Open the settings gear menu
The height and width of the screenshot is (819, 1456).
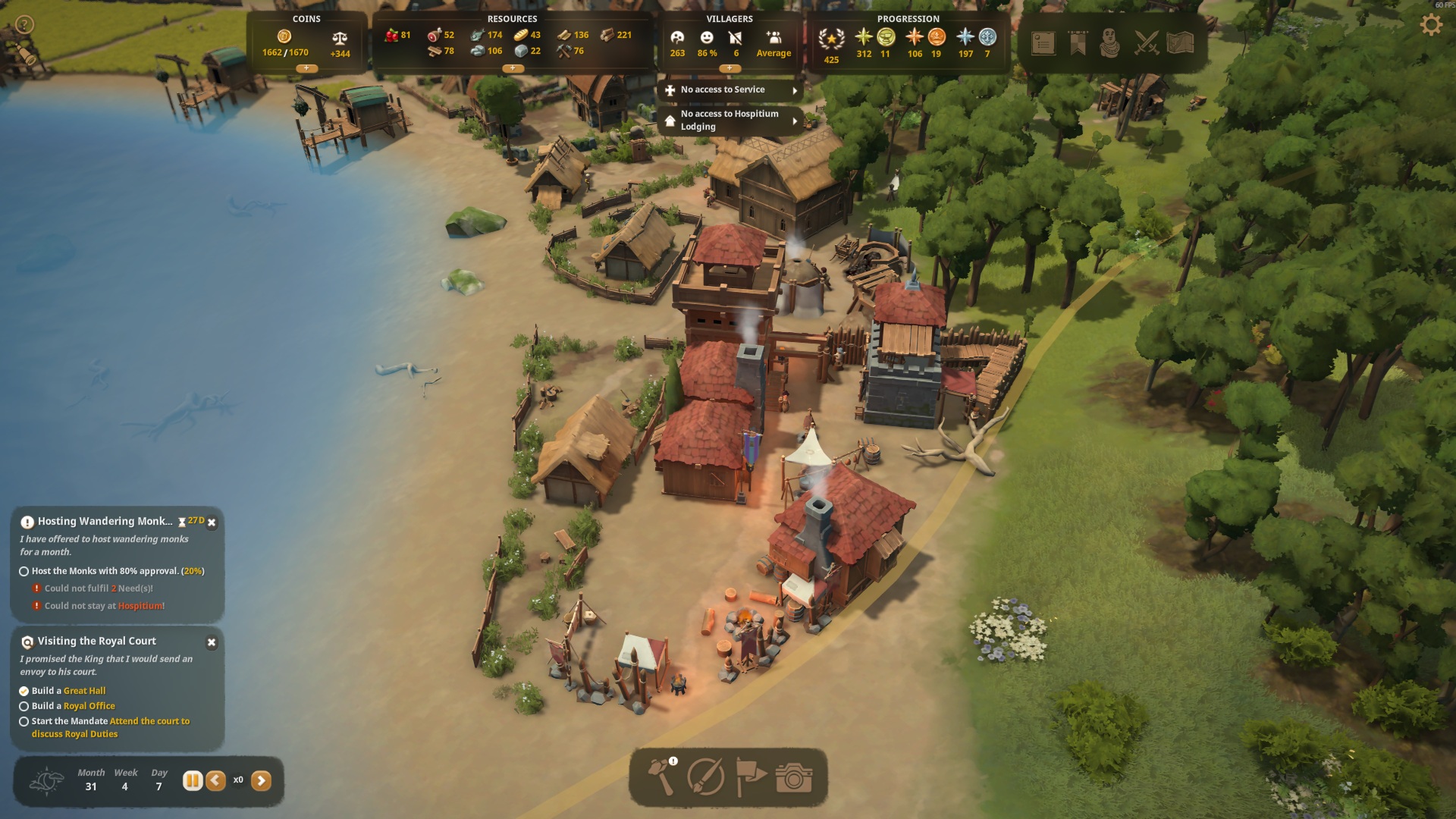(1430, 25)
